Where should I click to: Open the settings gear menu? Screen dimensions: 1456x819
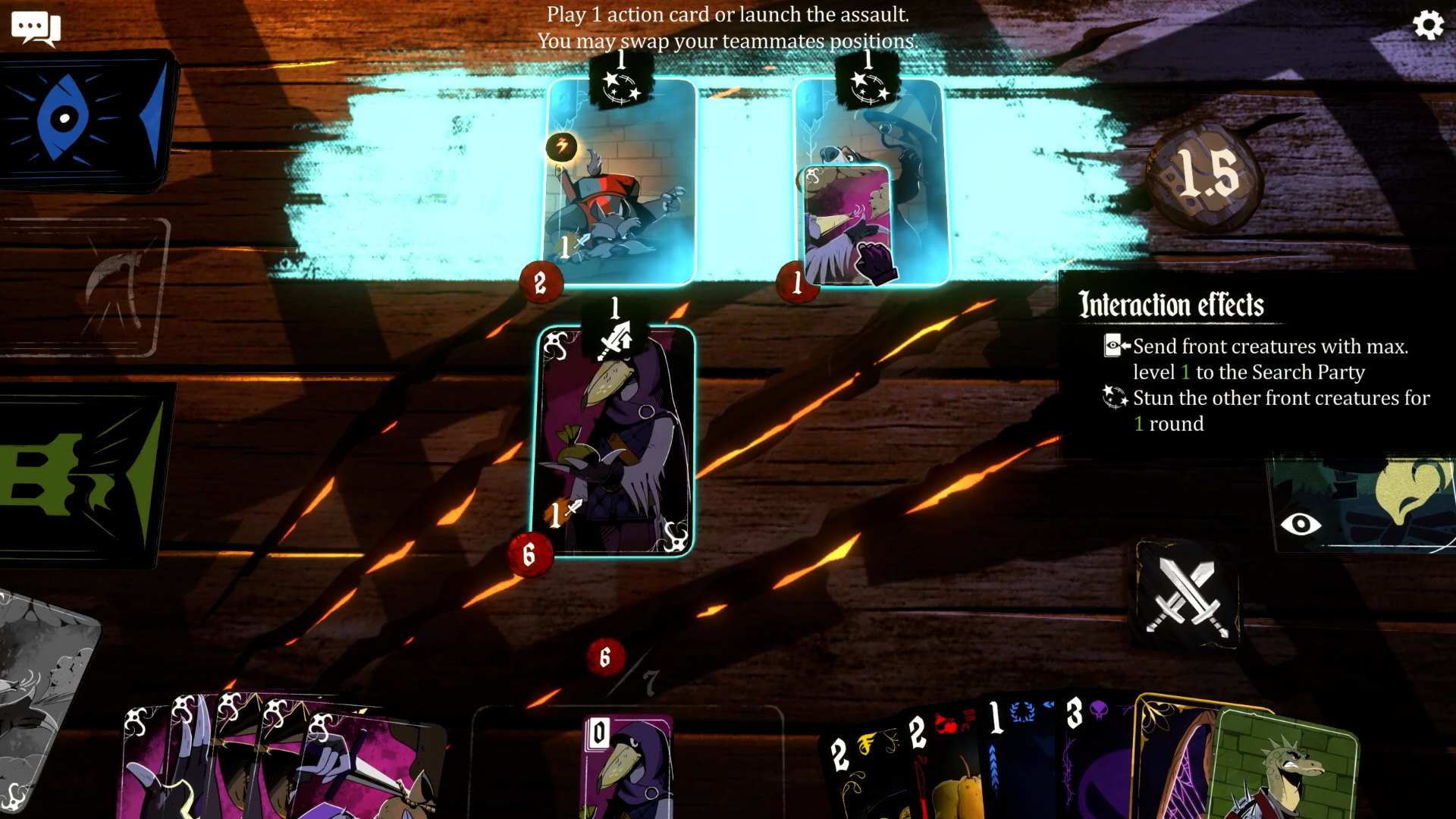point(1428,26)
